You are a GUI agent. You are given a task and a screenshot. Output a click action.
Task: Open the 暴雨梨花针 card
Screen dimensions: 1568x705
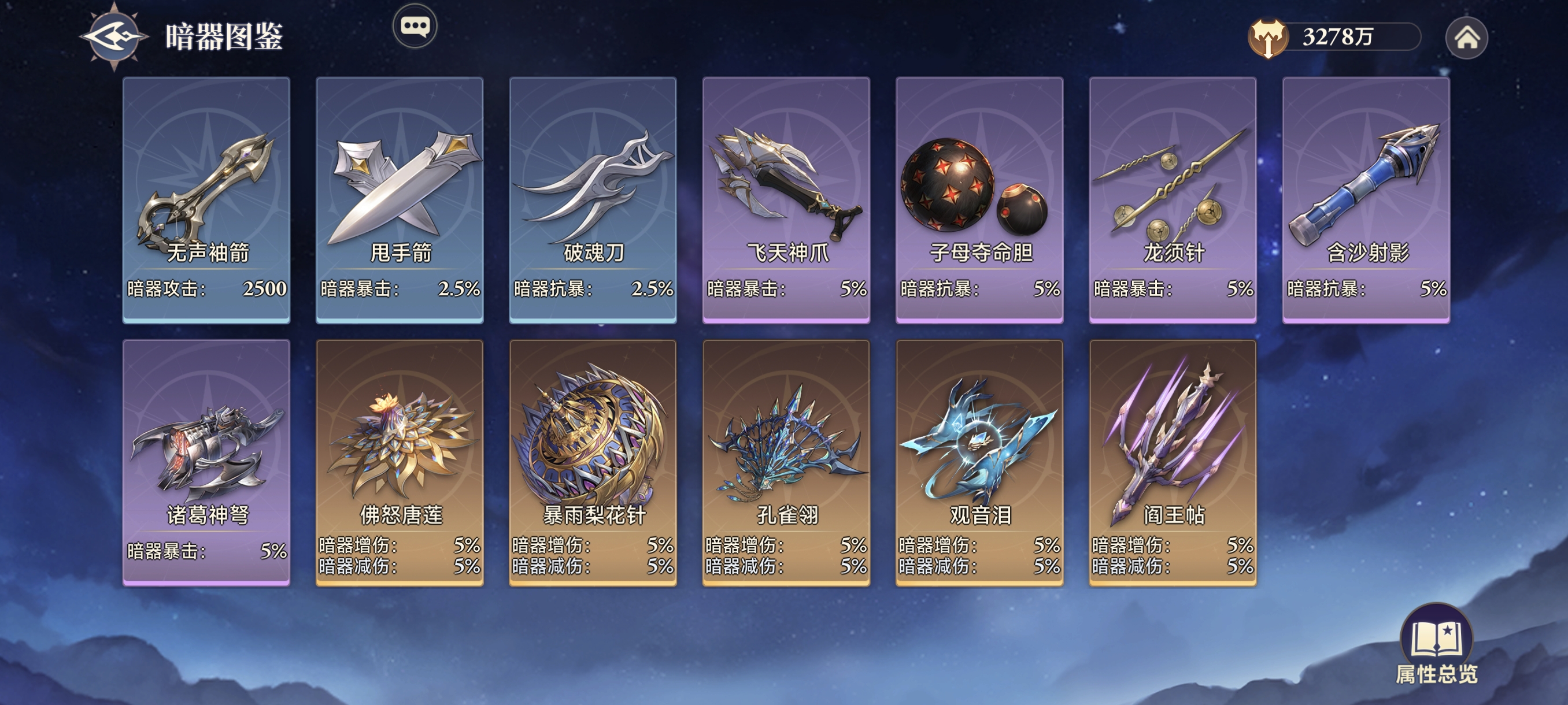point(593,462)
